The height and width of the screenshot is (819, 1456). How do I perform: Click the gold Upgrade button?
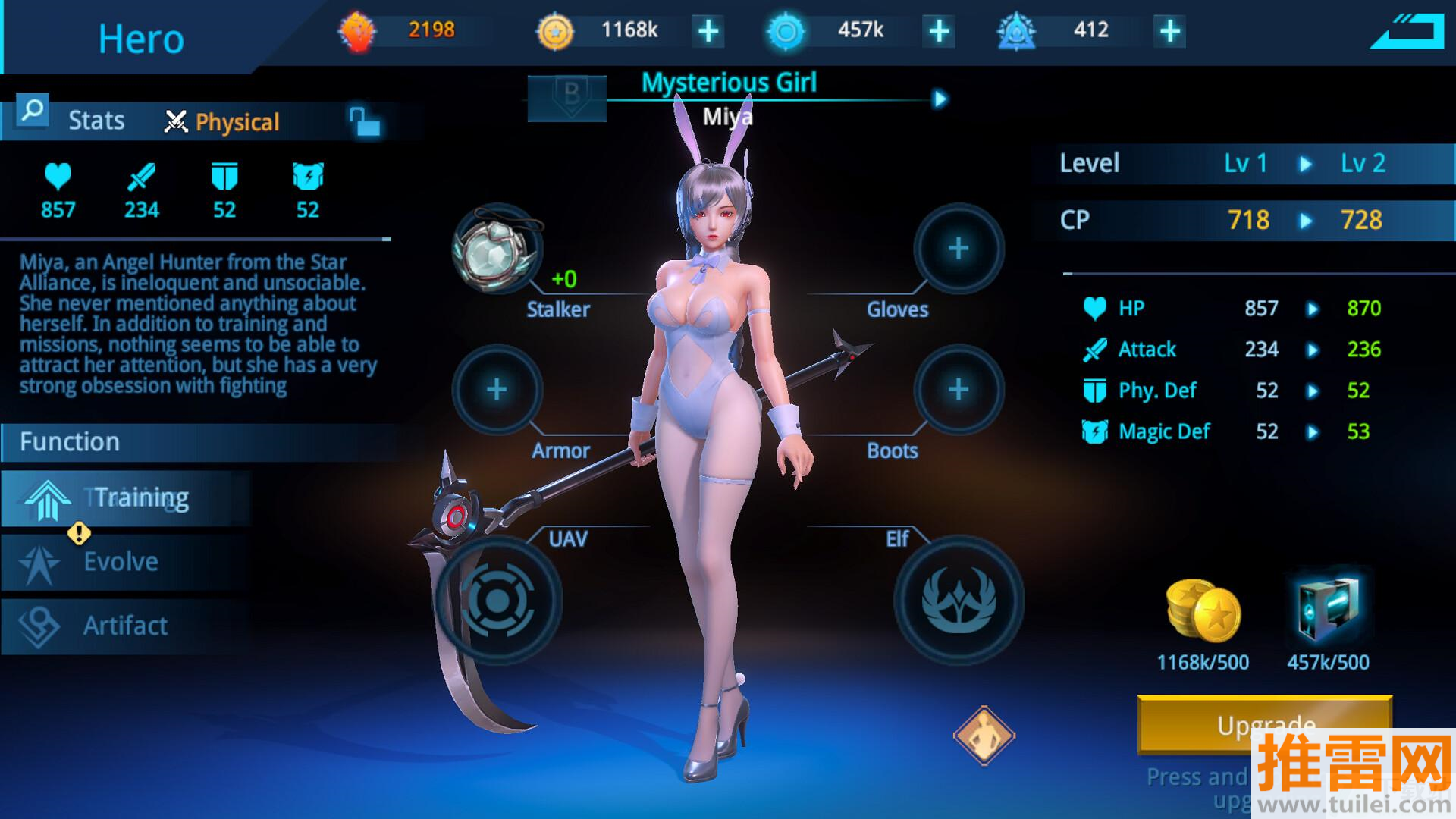pos(1264,724)
